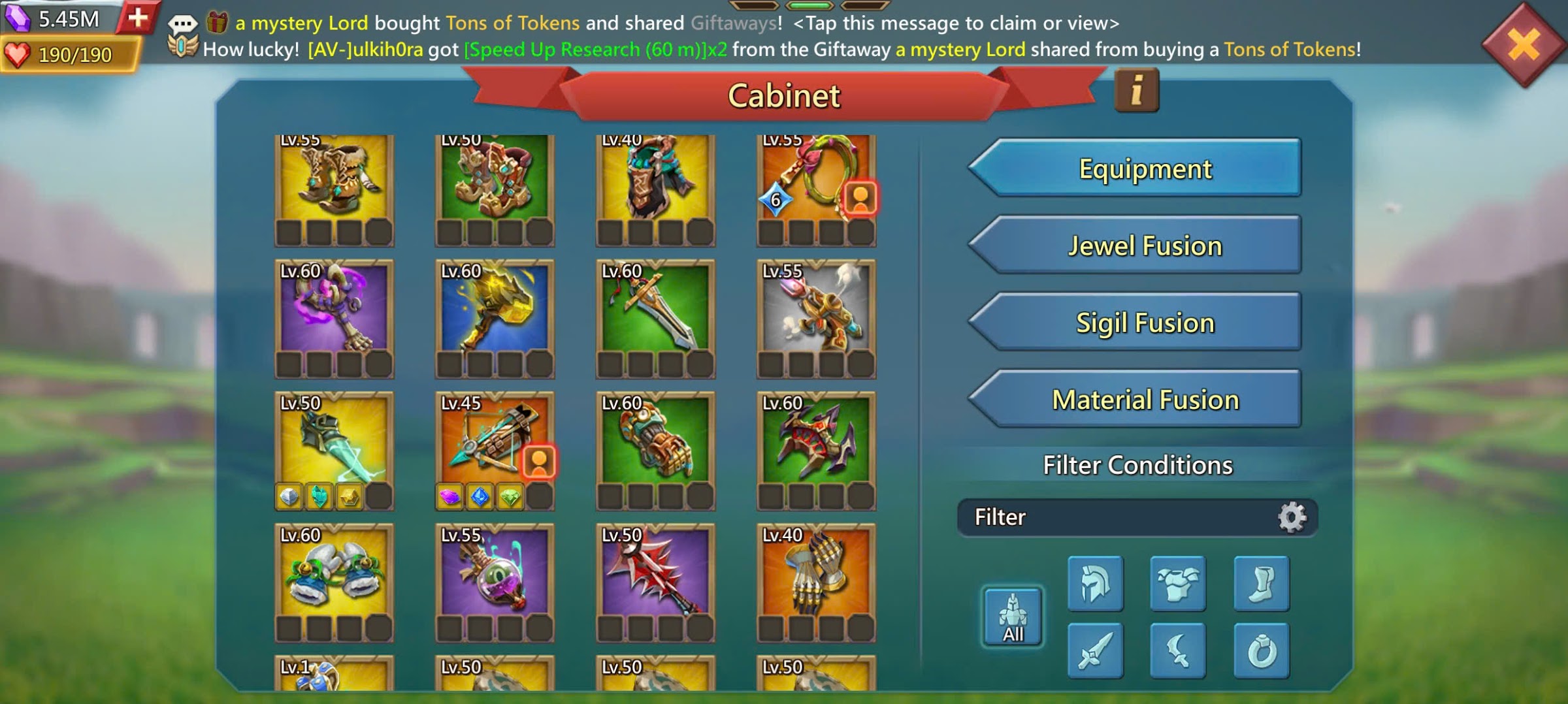1568x704 pixels.
Task: Open Sigil Fusion
Action: click(x=1137, y=323)
